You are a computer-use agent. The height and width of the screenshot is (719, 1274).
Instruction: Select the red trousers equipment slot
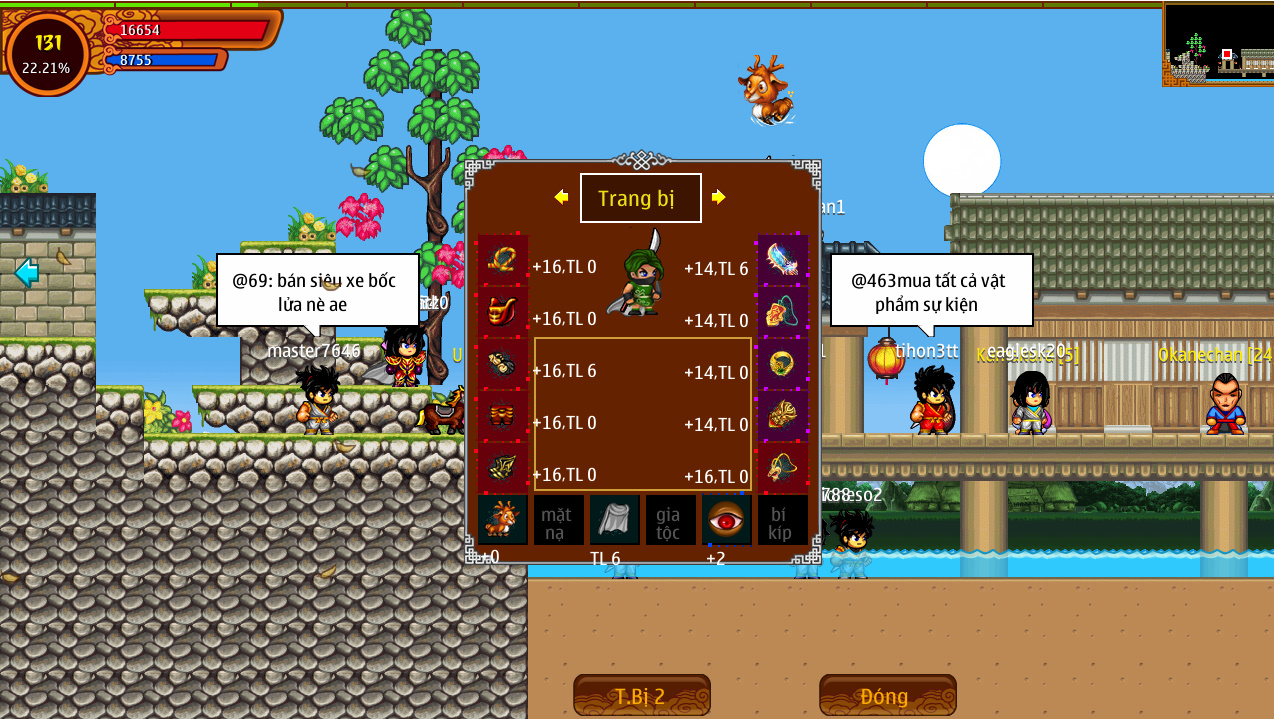(502, 416)
